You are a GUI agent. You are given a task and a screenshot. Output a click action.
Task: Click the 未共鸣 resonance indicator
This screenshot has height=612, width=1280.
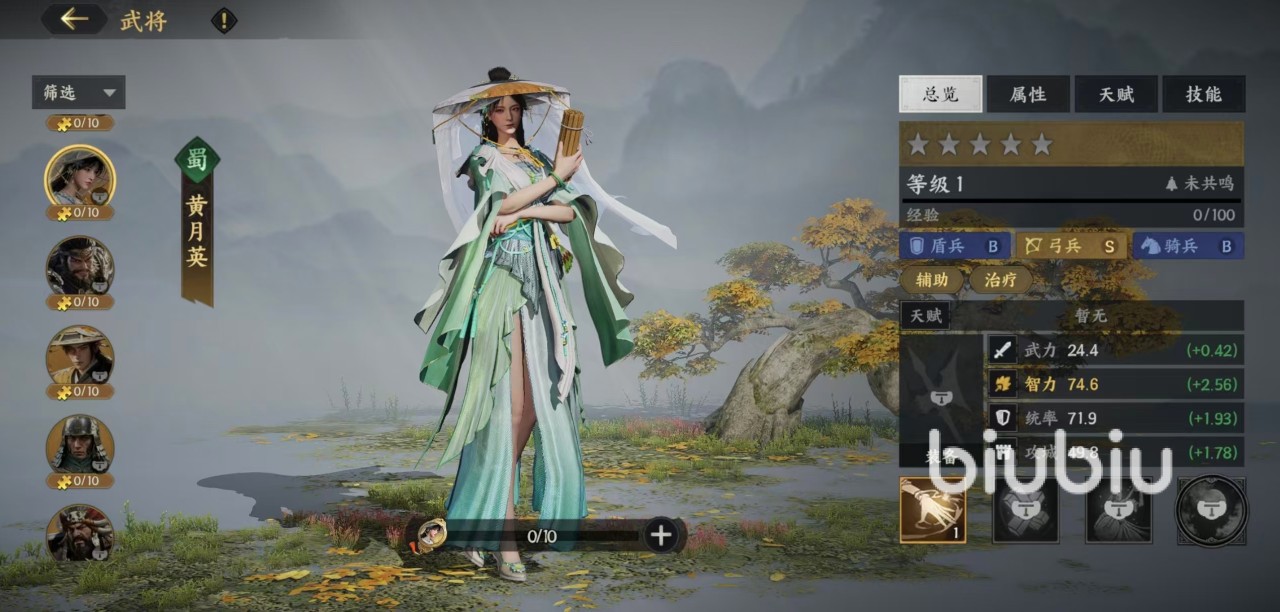click(1200, 184)
